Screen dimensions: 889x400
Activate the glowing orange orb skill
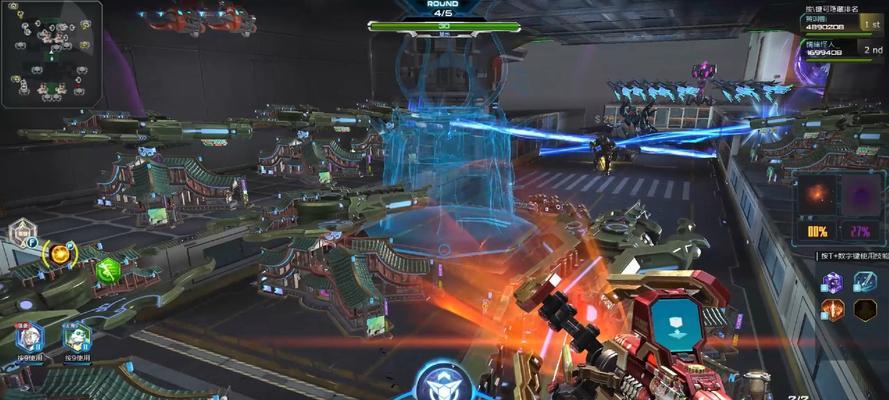[x=60, y=255]
